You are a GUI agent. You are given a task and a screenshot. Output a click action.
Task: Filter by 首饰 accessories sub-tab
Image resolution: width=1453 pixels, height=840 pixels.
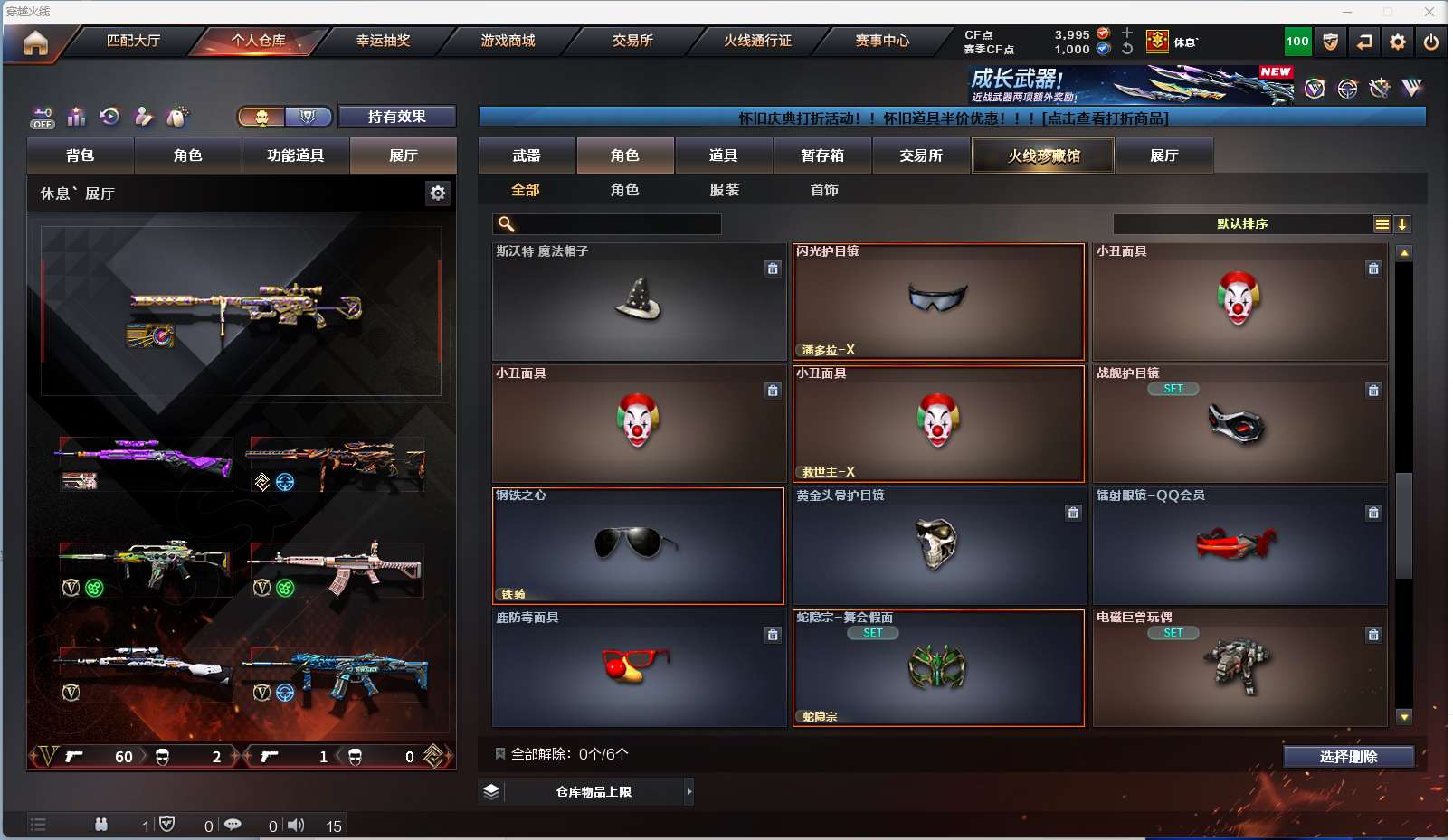(824, 190)
